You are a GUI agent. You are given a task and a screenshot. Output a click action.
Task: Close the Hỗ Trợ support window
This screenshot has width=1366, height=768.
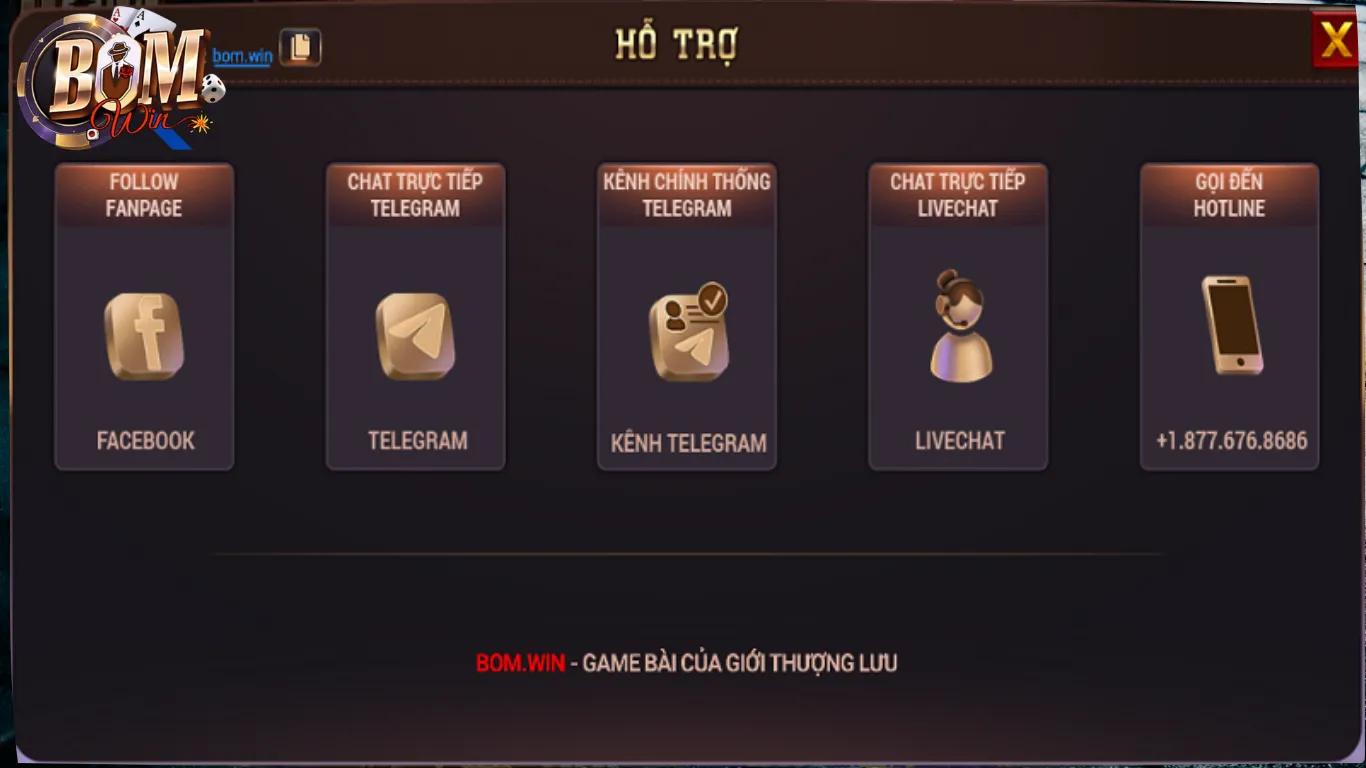1336,41
